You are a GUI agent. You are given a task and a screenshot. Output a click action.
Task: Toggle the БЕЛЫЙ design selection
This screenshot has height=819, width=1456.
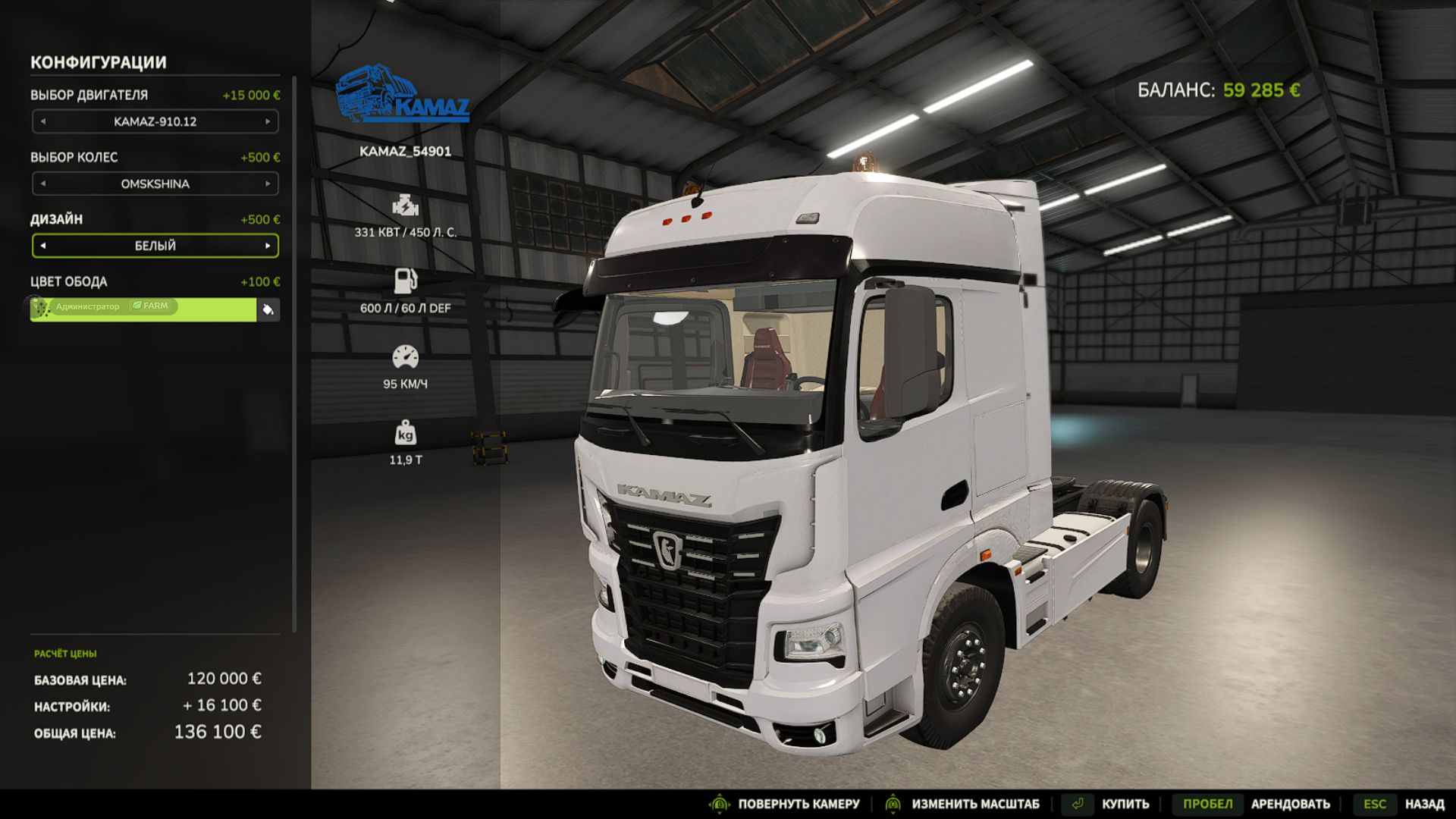(155, 246)
